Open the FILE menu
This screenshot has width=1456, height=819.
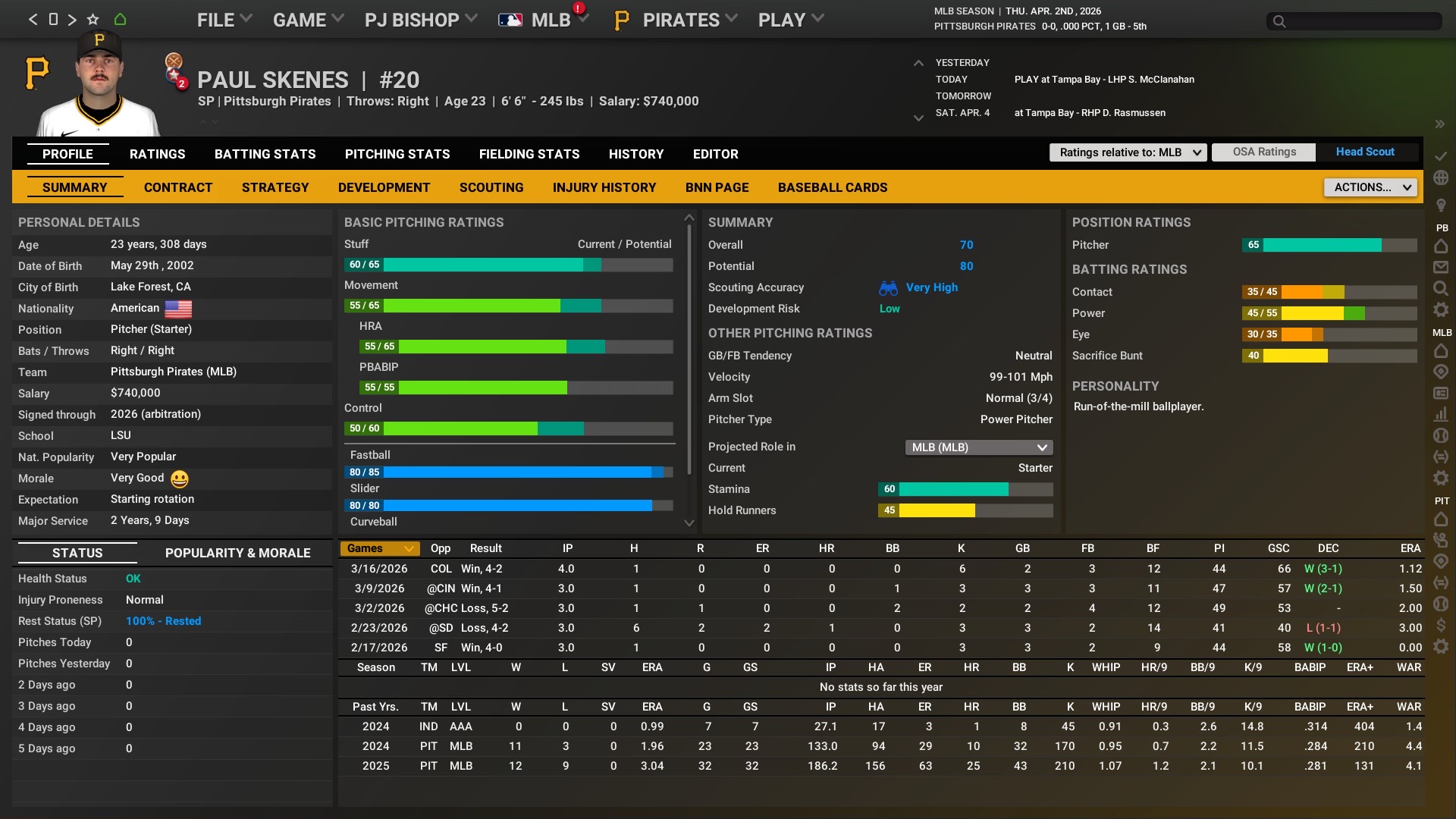[x=224, y=20]
